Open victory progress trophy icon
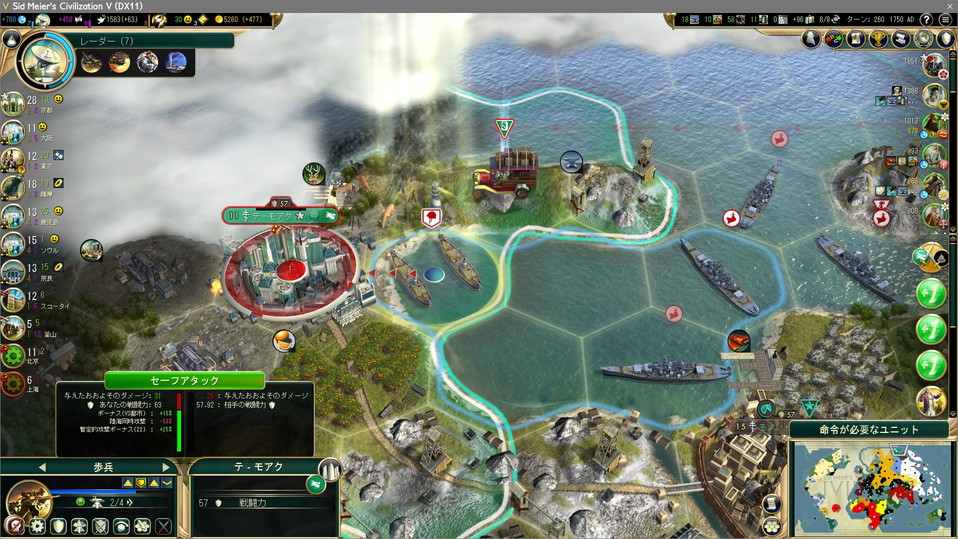958x539 pixels. pos(879,39)
